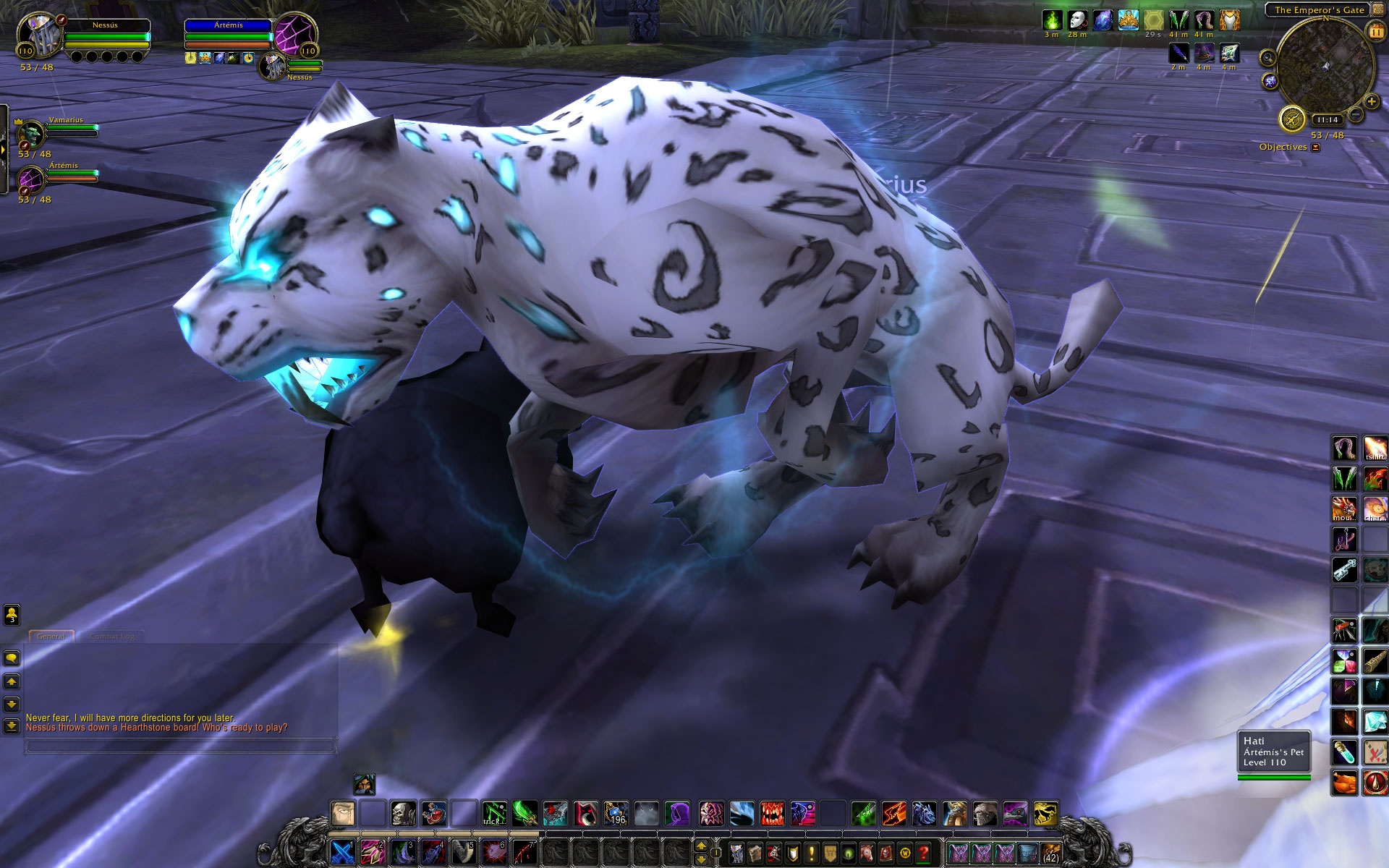Open the red question mark help button
The height and width of the screenshot is (868, 1389).
923,854
